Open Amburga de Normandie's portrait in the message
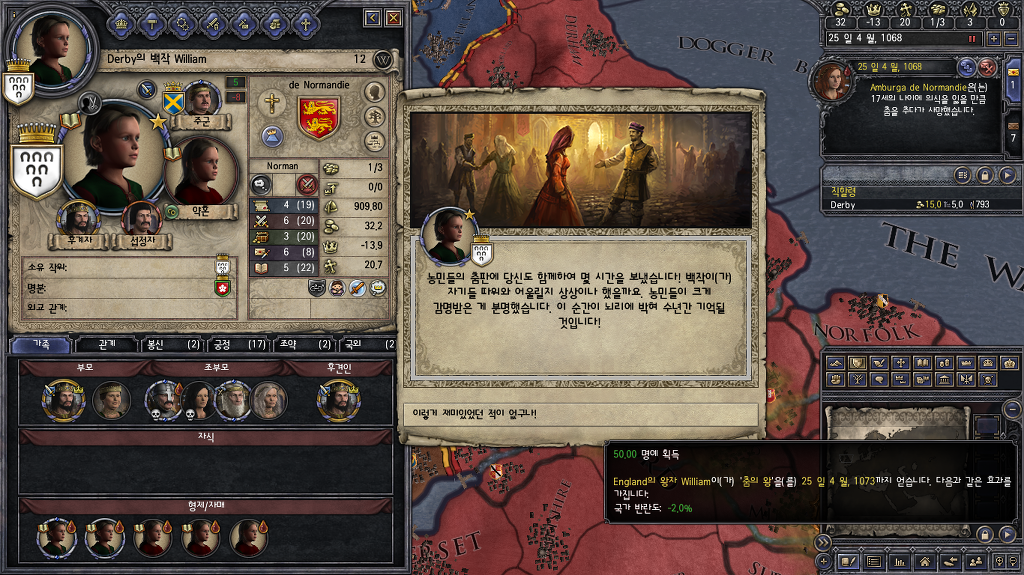 coord(835,81)
